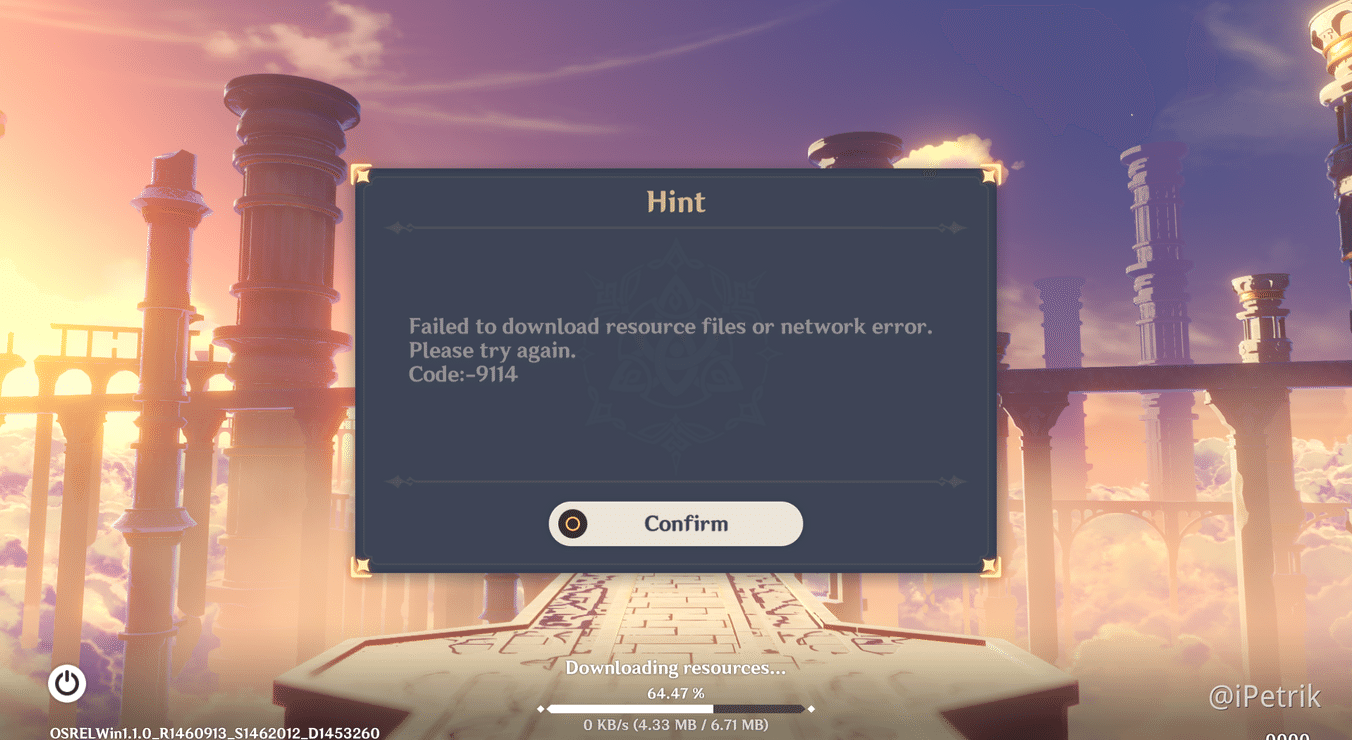Click the @iPetrik watermark text
The height and width of the screenshot is (740, 1352).
tap(1266, 696)
